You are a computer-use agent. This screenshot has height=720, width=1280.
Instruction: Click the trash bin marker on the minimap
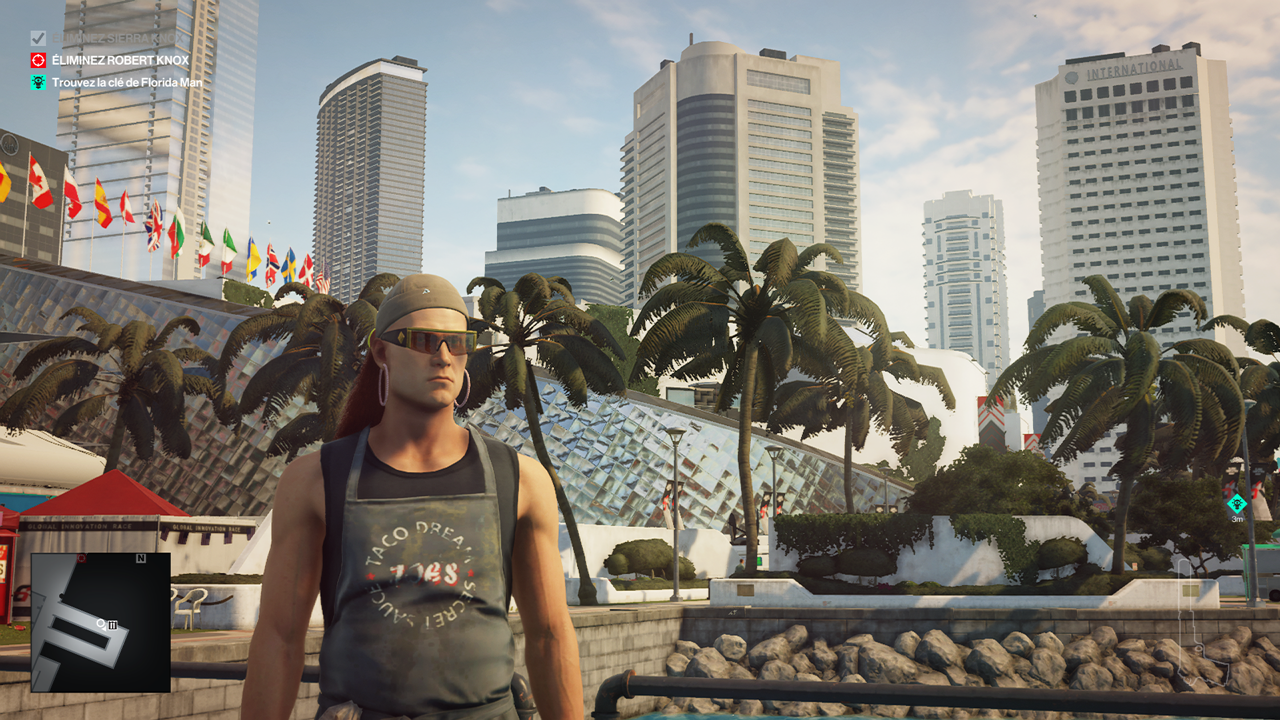113,625
